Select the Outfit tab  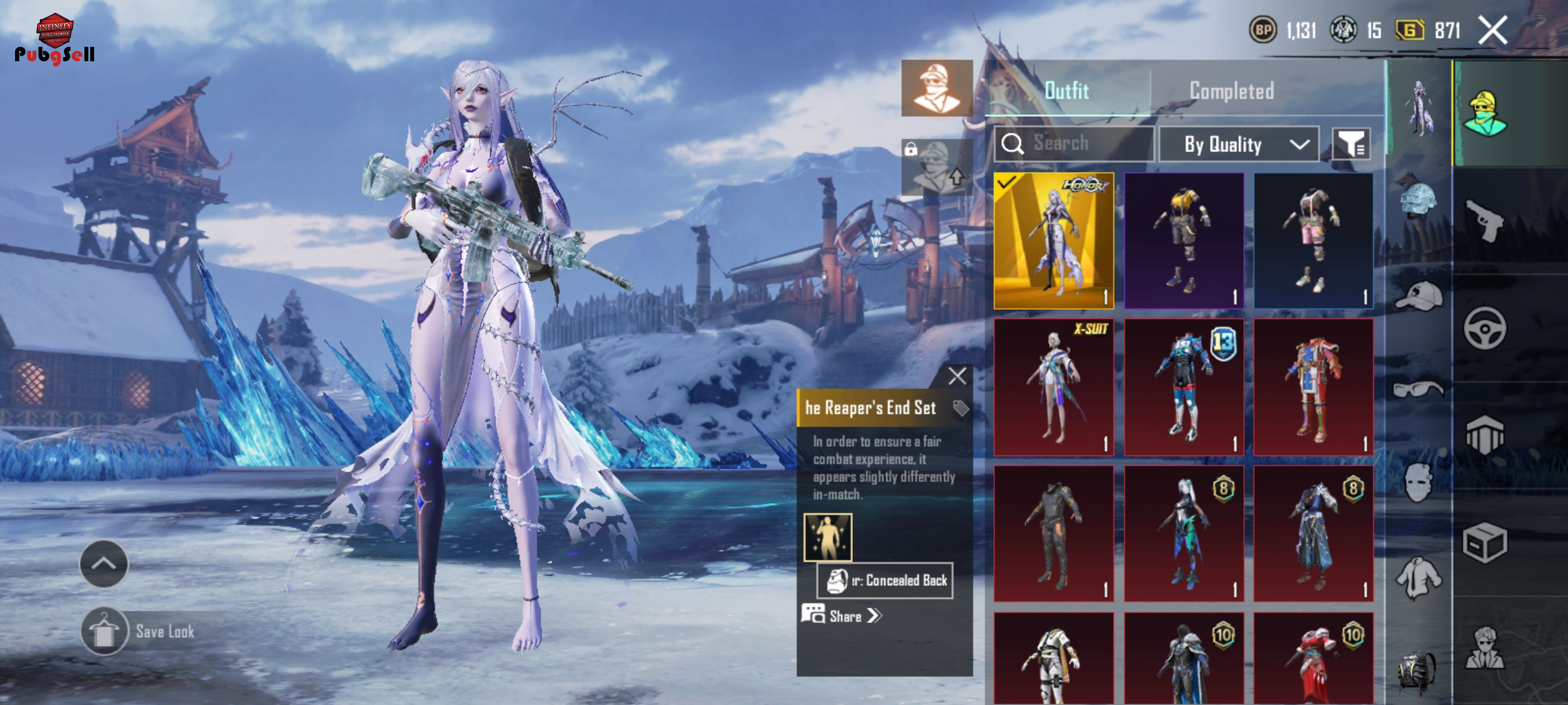[x=1066, y=91]
